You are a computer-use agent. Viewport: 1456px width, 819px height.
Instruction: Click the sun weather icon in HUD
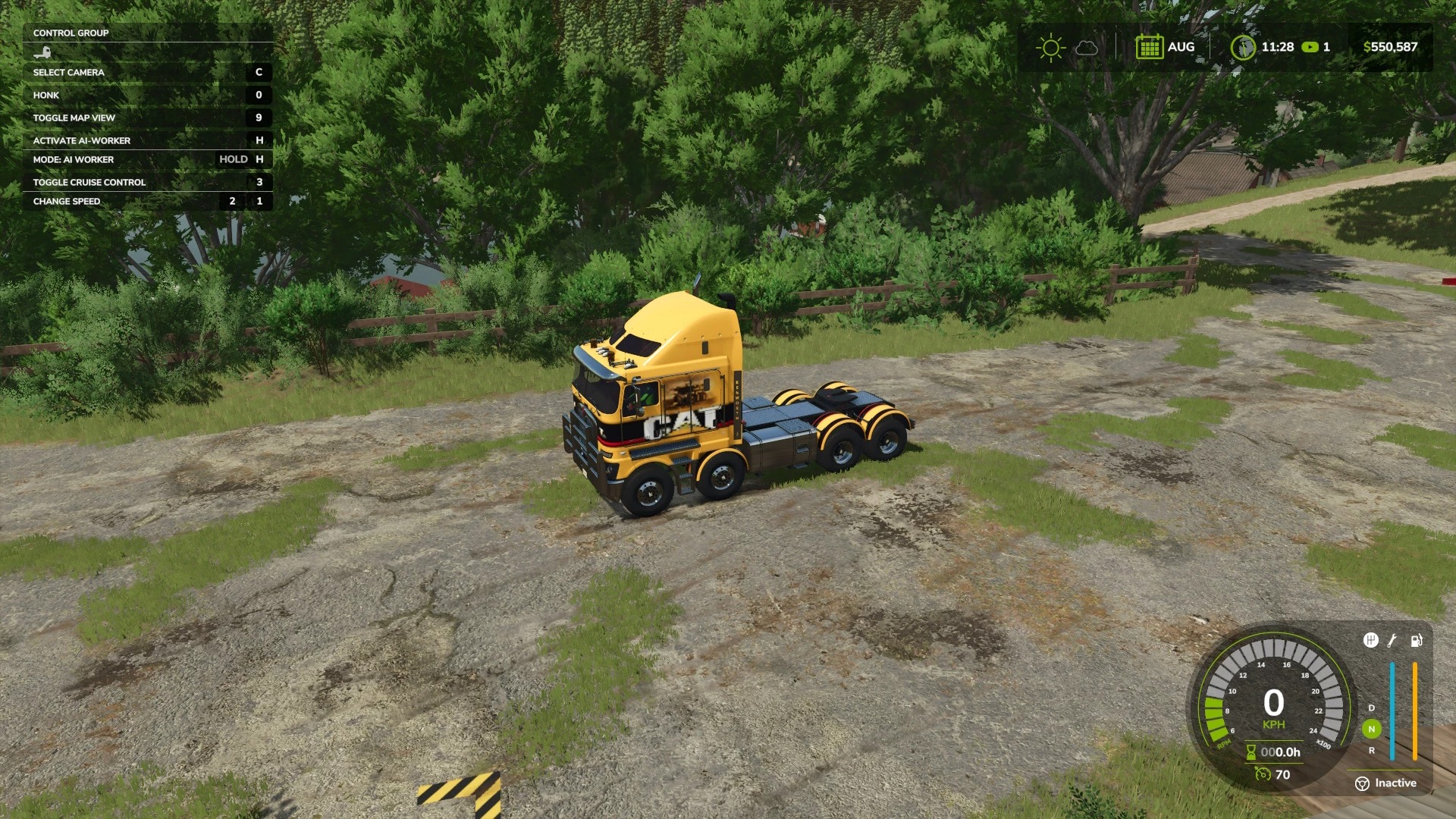click(x=1050, y=46)
